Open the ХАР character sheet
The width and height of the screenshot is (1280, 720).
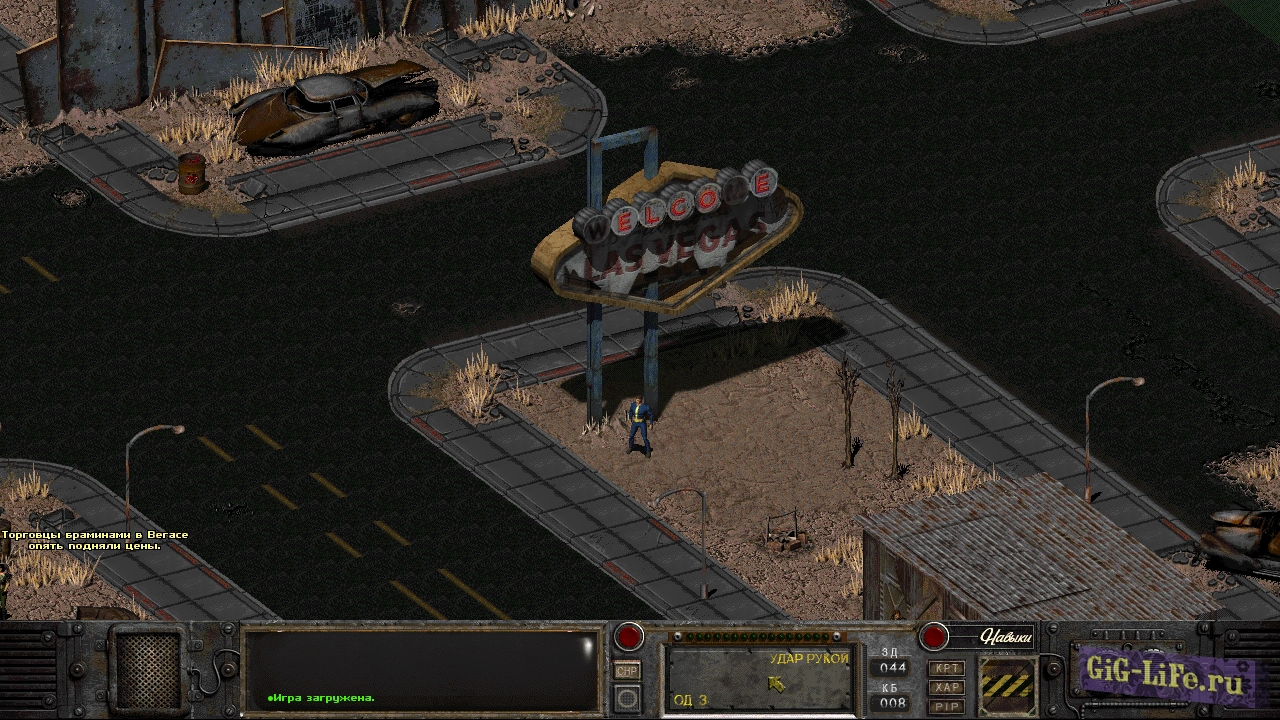[946, 687]
